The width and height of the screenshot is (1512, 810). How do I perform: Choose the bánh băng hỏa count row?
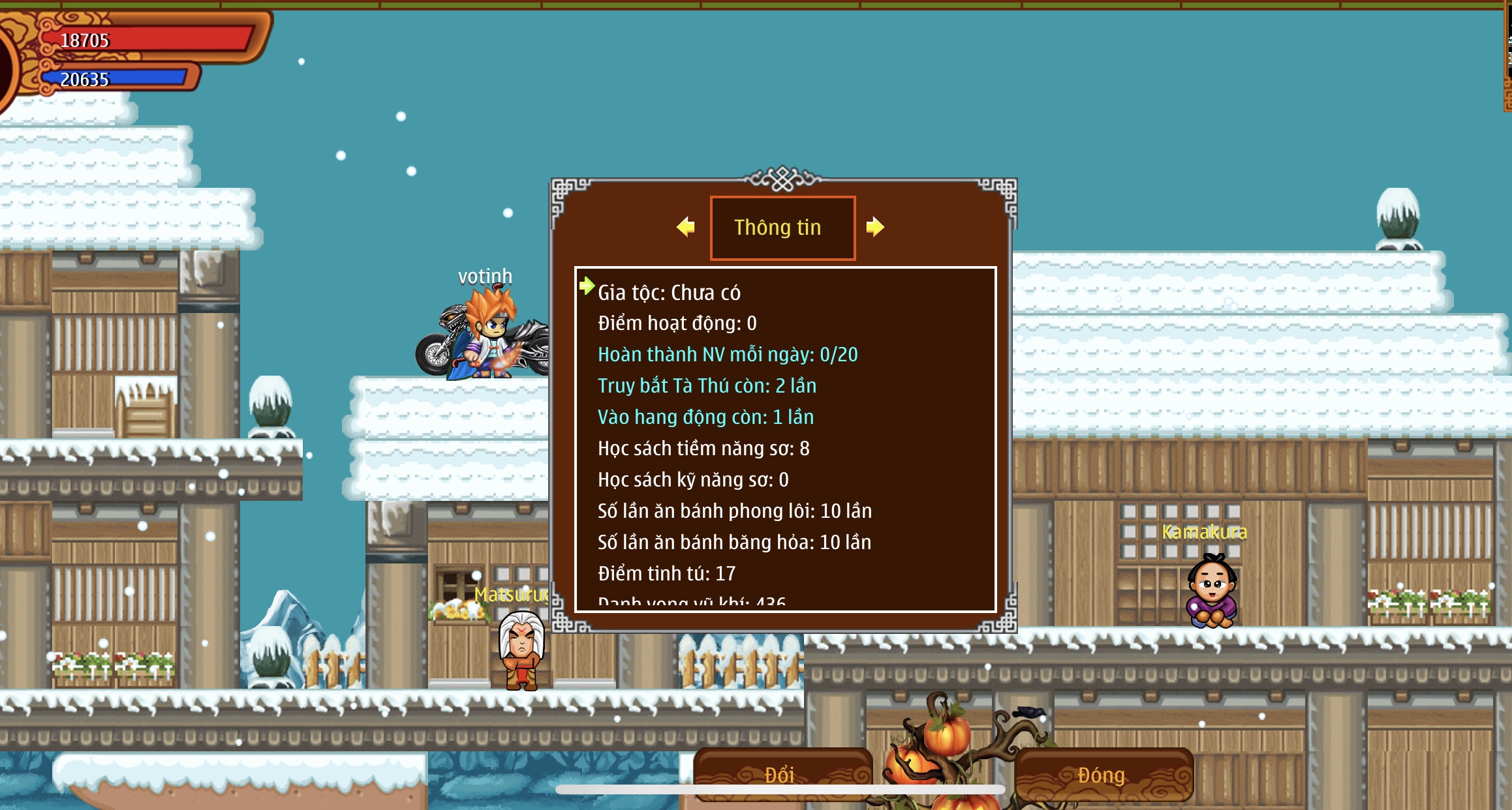734,543
